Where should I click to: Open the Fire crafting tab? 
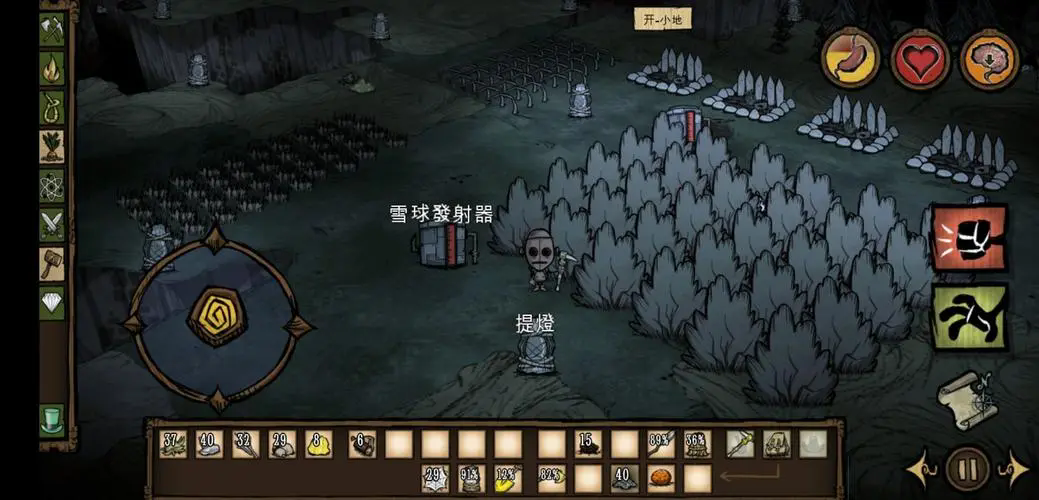[x=52, y=68]
